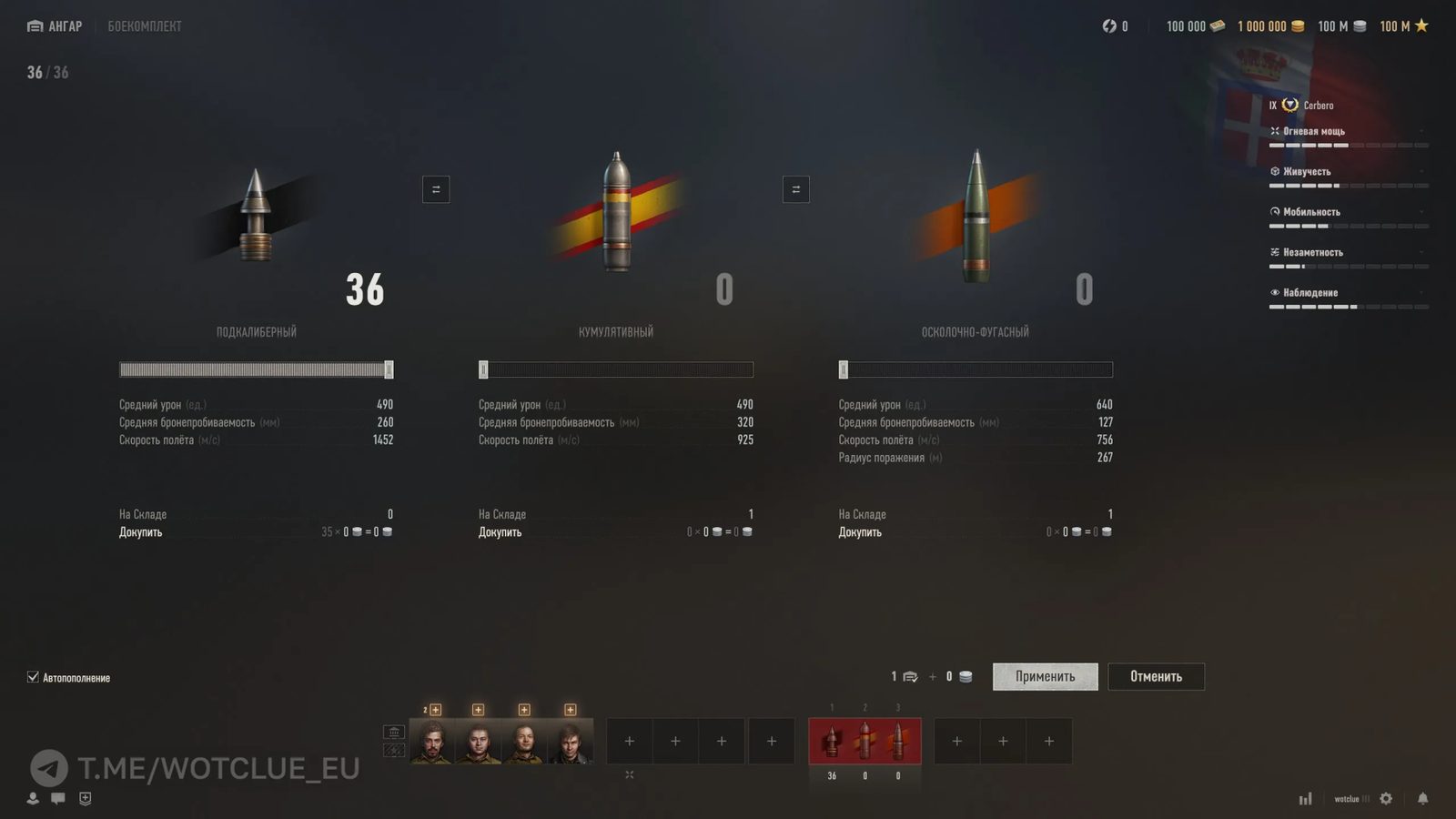Open chat messages icon
Image resolution: width=1456 pixels, height=819 pixels.
click(58, 798)
